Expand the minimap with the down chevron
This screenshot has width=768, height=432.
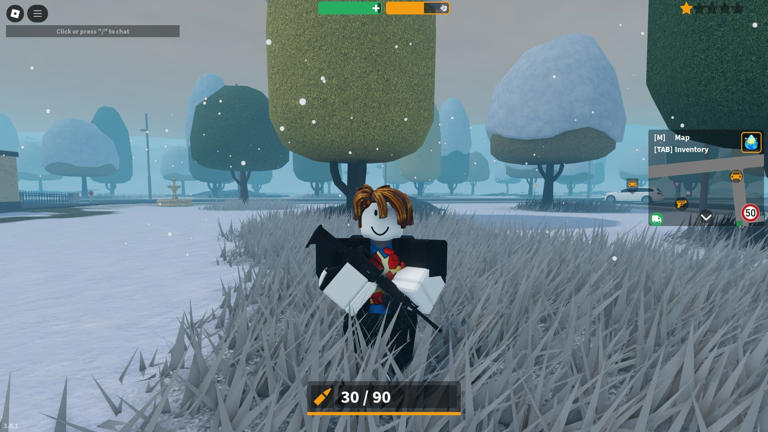(706, 217)
